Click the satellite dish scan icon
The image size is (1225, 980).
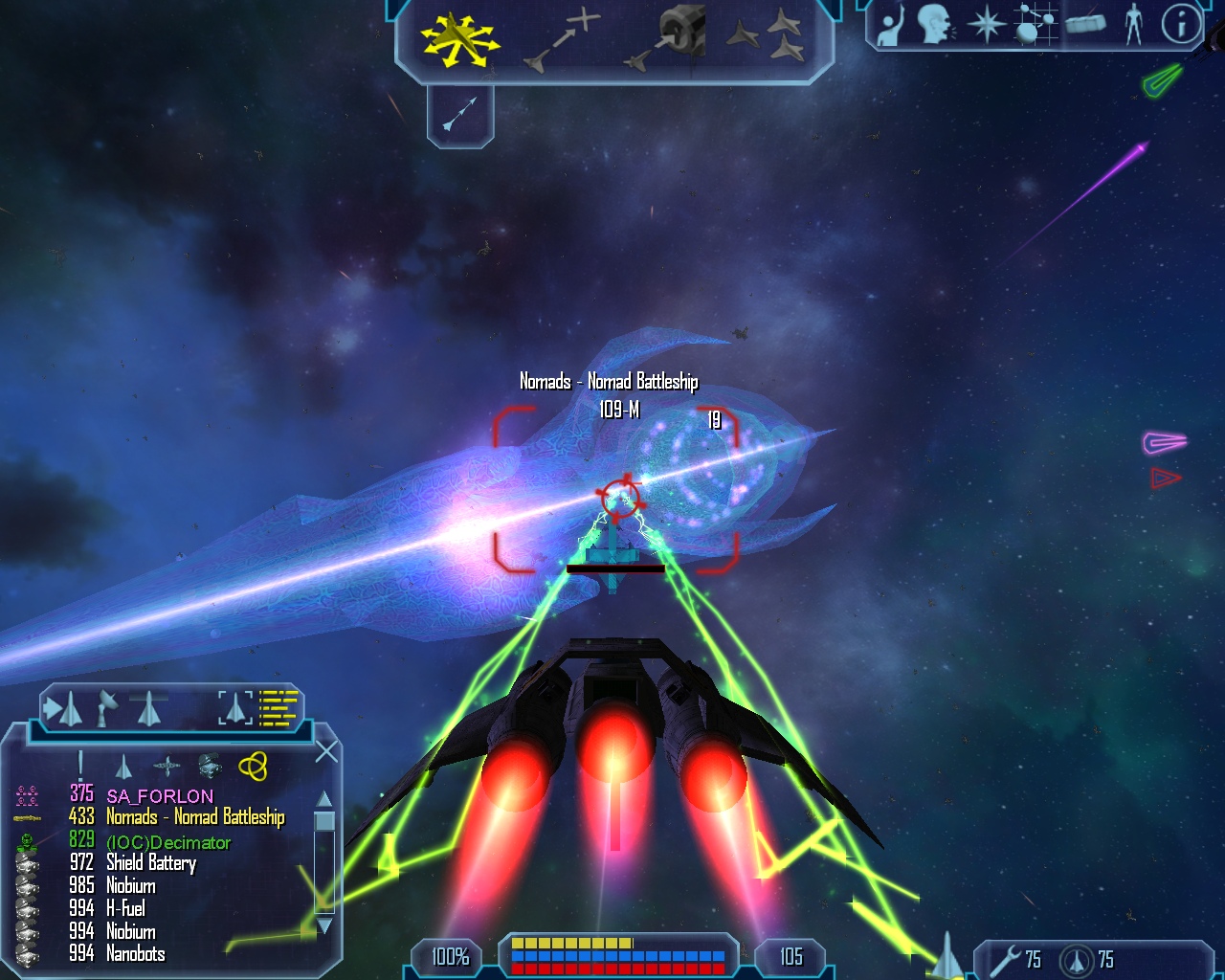tap(105, 708)
